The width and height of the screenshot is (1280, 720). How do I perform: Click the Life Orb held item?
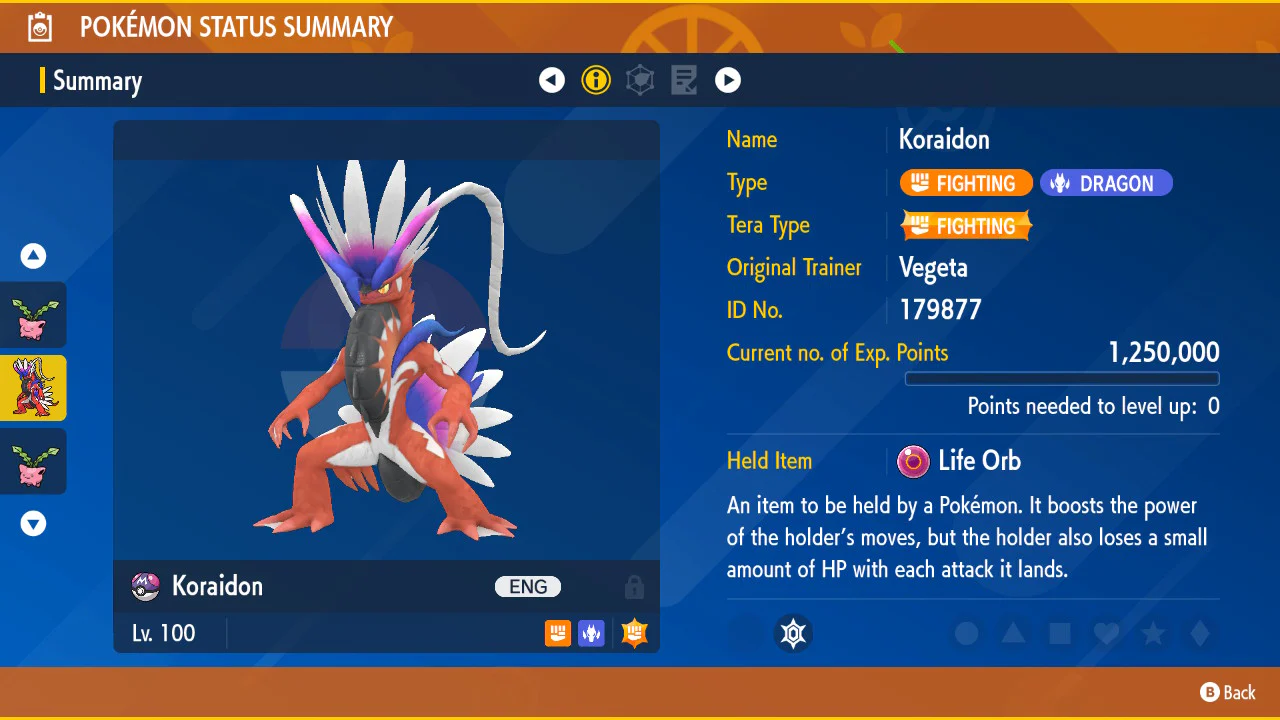tap(959, 461)
